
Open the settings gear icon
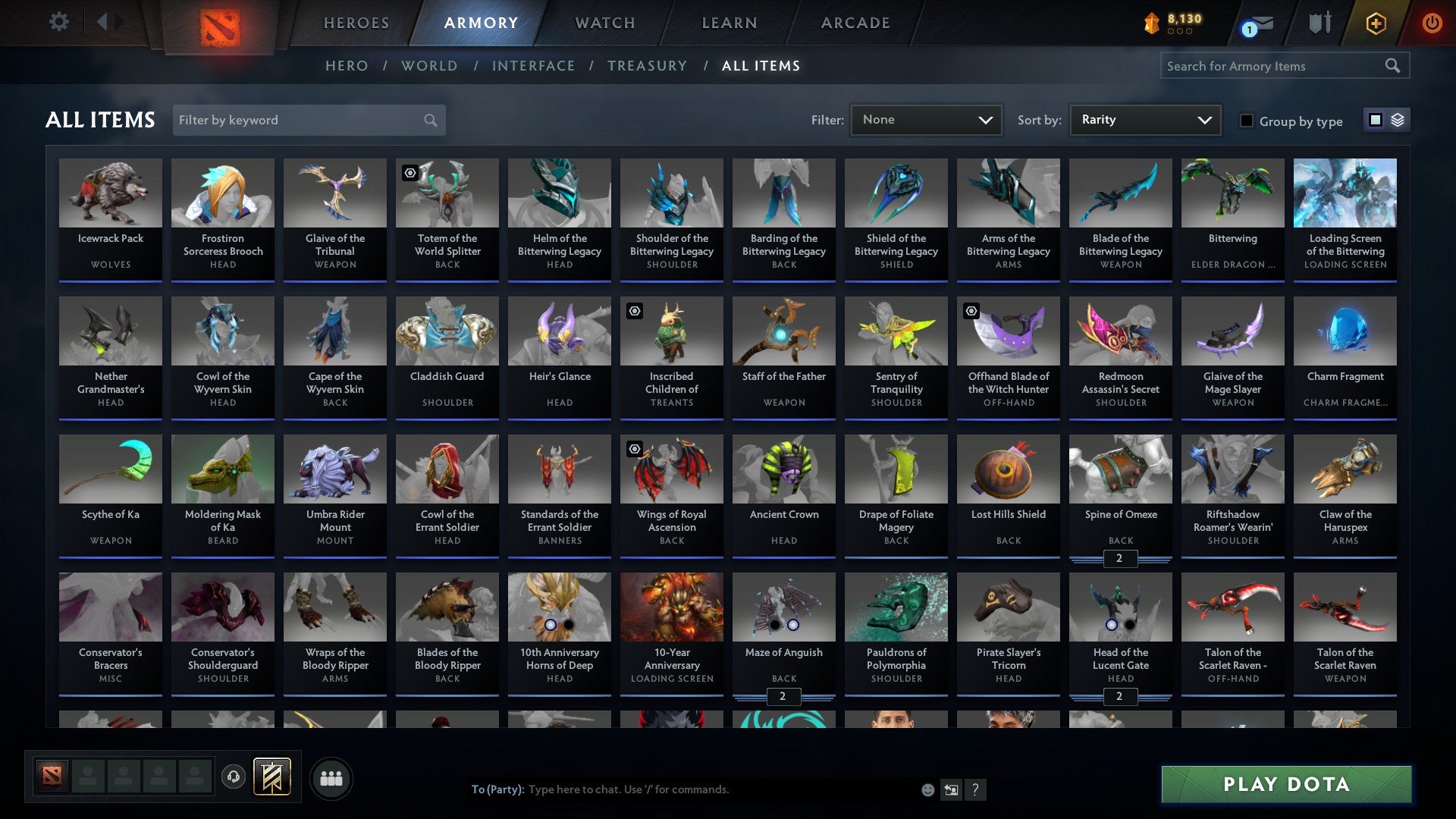coord(58,22)
